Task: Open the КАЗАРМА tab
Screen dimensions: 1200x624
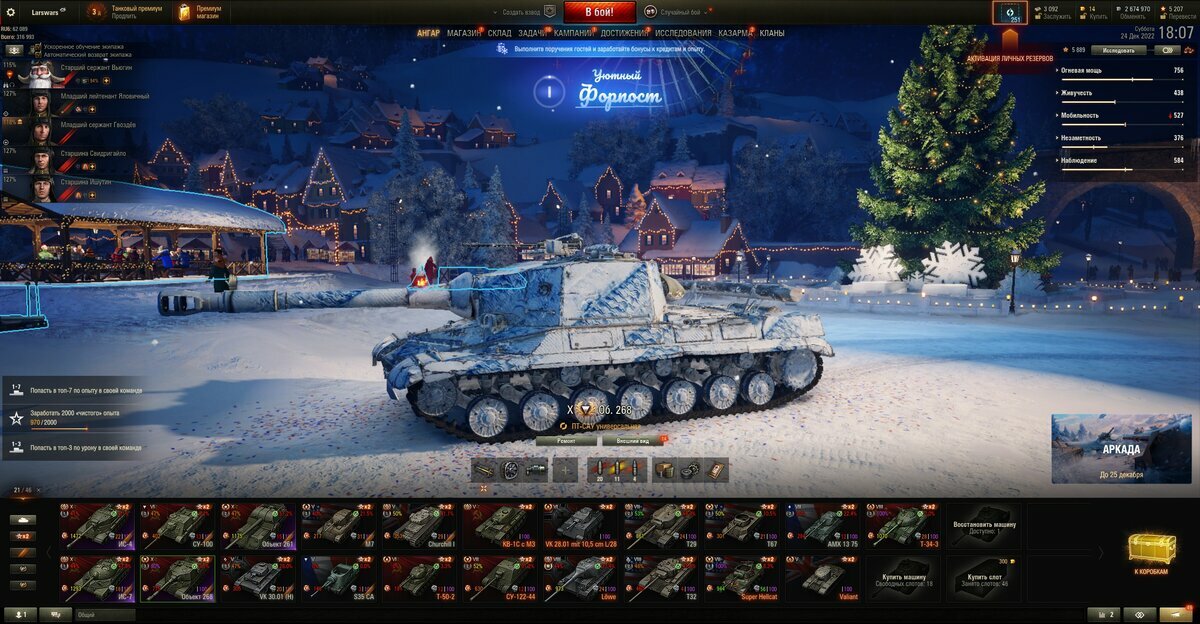Action: (735, 33)
